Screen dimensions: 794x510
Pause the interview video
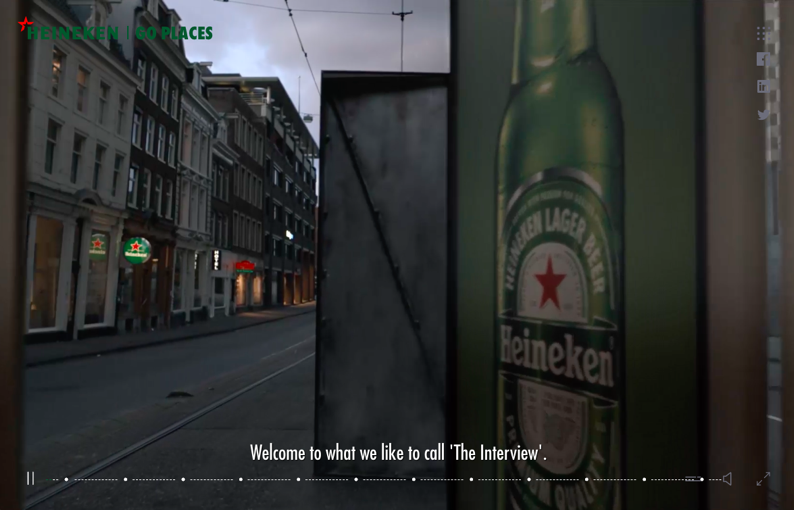[30, 479]
